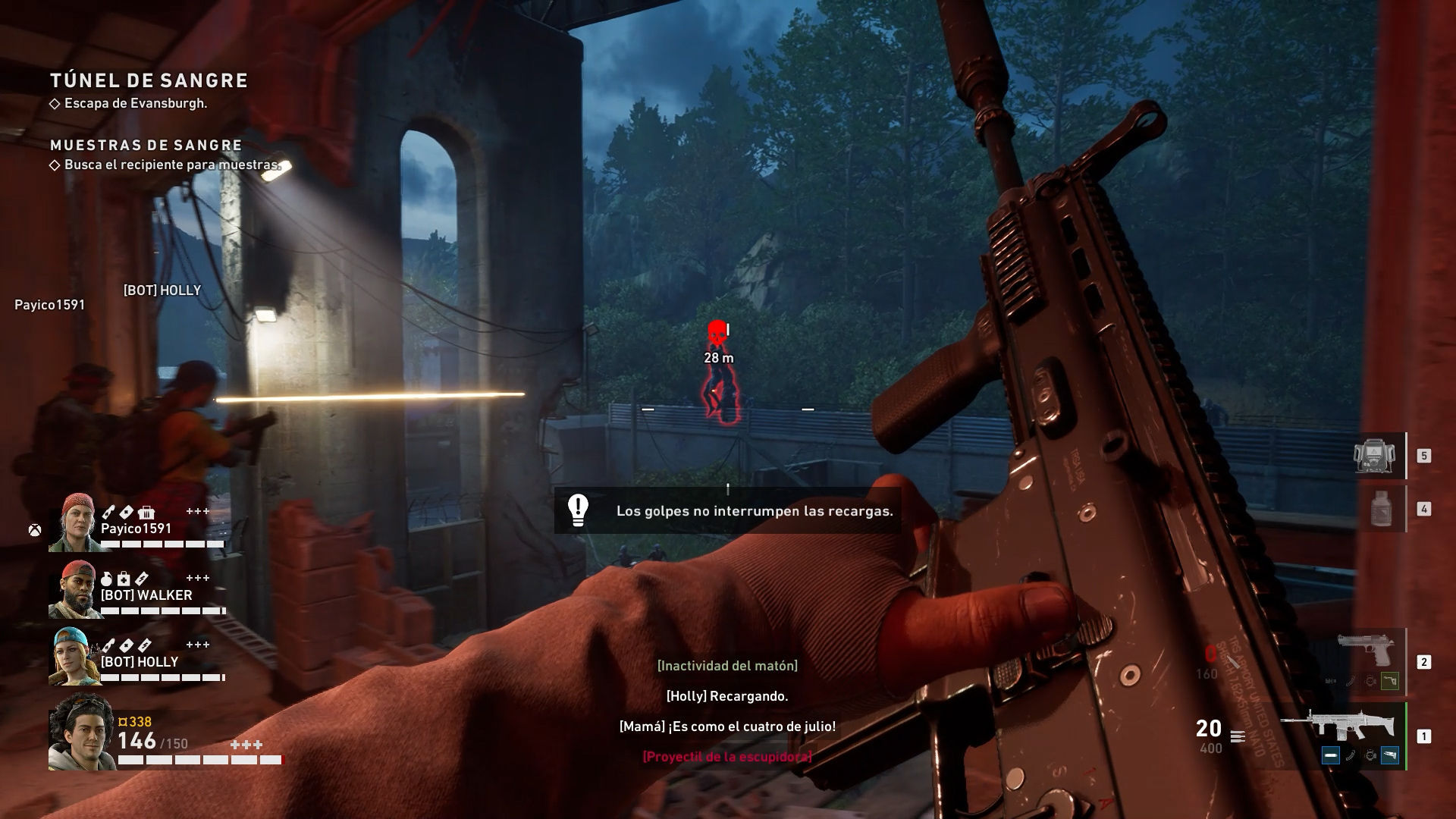
Task: Click the [BOT] WALKER teammate portrait
Action: coord(74,590)
